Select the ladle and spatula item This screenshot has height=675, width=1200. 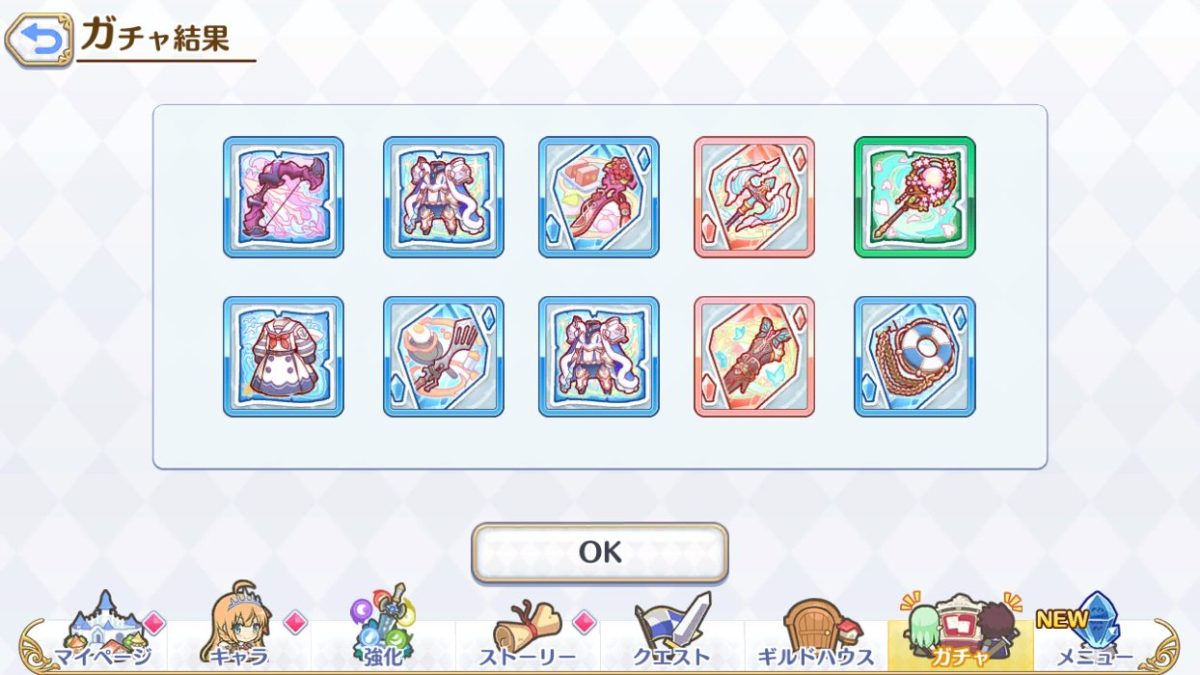[x=443, y=356]
